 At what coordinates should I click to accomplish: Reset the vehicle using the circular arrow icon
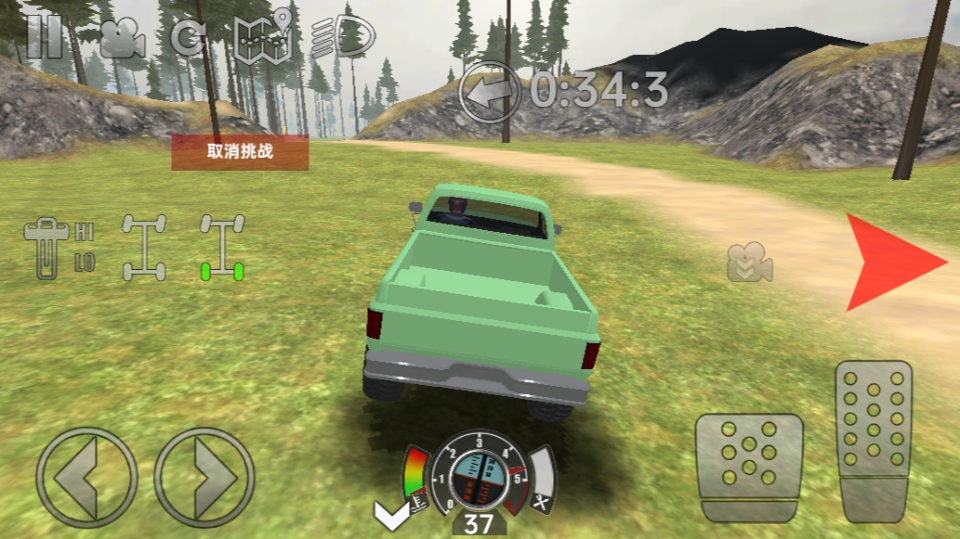pyautogui.click(x=189, y=38)
